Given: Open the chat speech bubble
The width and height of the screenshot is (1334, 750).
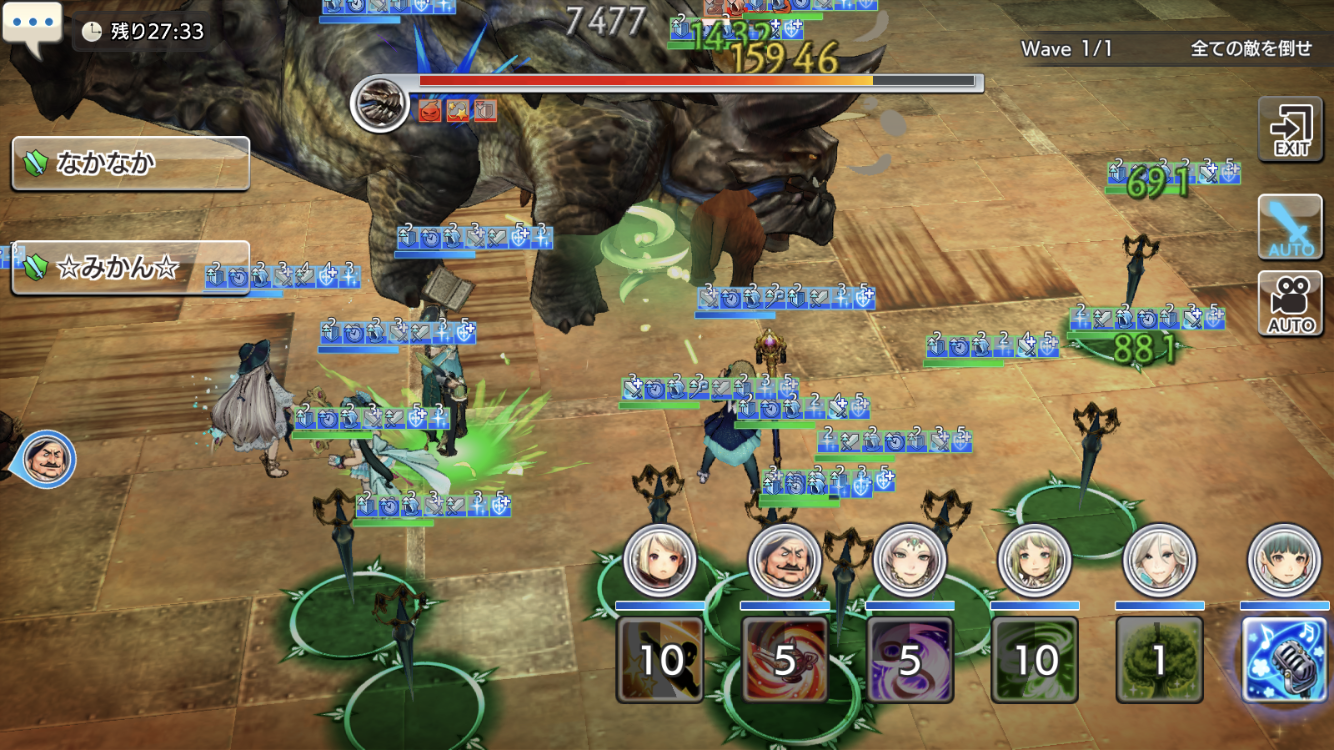Looking at the screenshot, I should pyautogui.click(x=32, y=27).
